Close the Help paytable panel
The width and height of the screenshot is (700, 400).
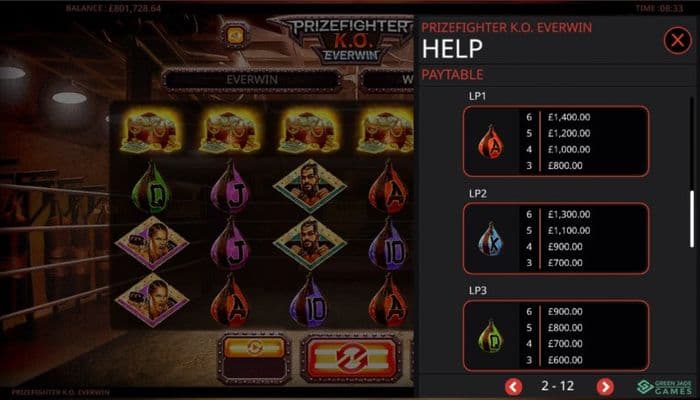[x=675, y=40]
